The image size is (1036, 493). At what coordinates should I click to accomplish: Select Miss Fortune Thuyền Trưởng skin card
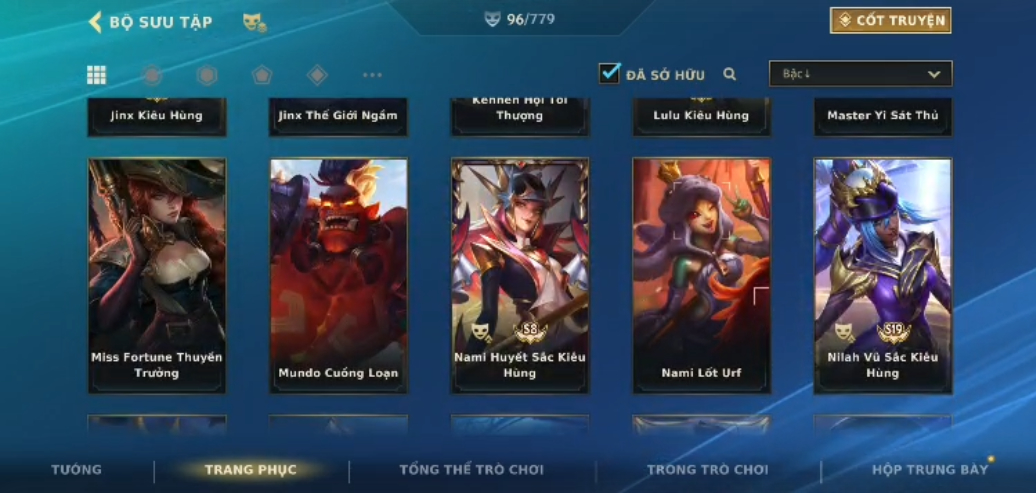157,275
